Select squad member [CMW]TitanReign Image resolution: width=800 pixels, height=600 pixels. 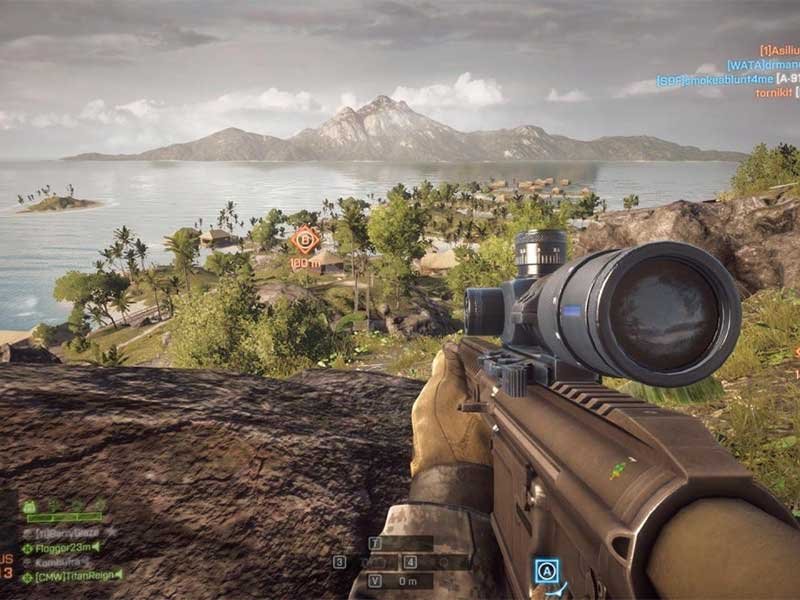(x=72, y=576)
